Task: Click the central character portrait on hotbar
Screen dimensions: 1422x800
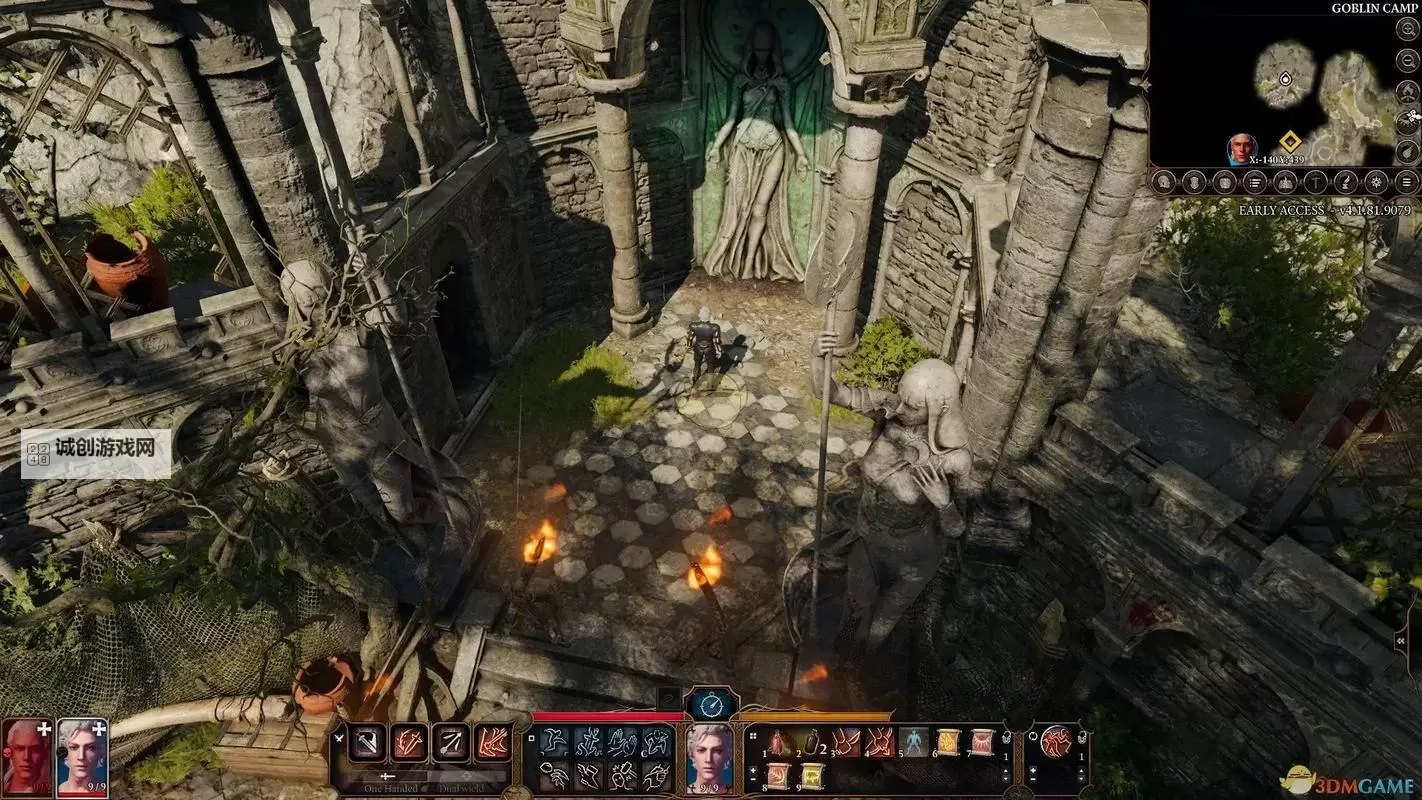Action: pos(711,754)
